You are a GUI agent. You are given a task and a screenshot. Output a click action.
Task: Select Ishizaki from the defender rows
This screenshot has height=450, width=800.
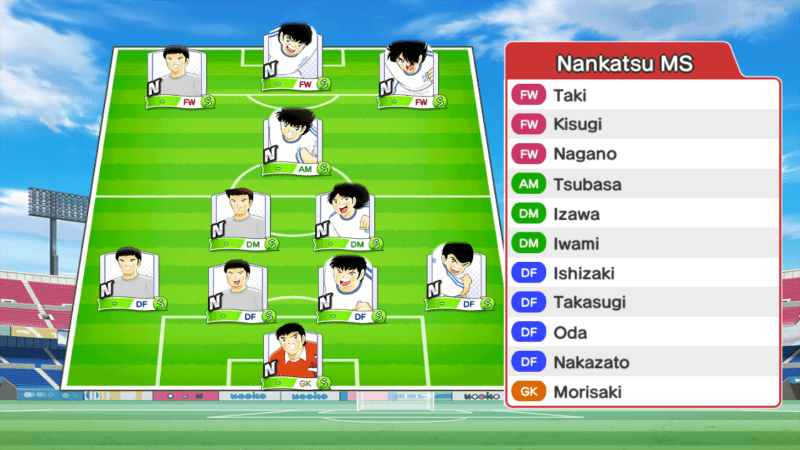coord(642,273)
